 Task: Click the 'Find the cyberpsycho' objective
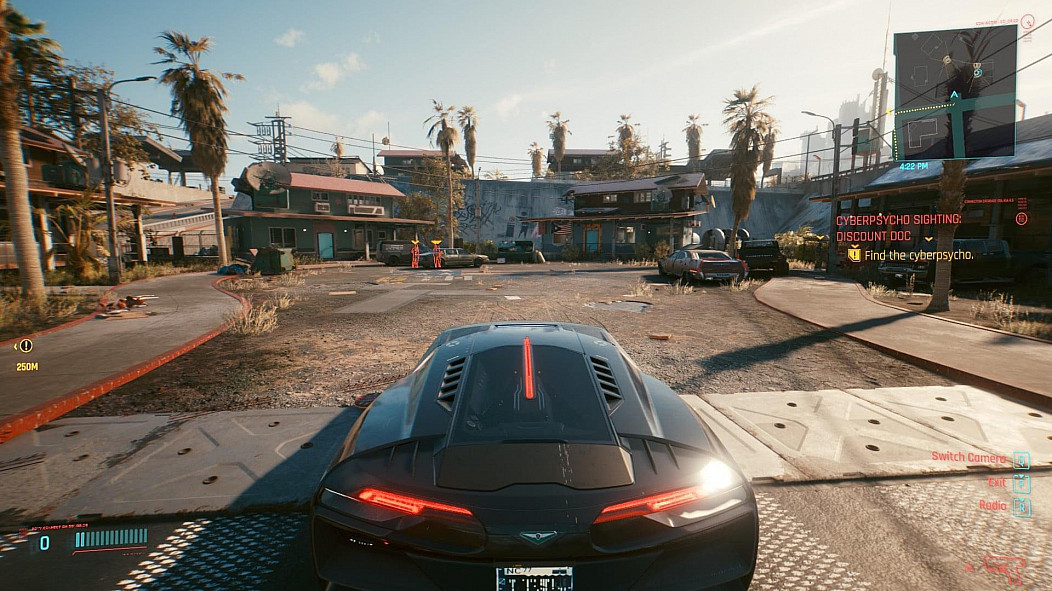919,255
